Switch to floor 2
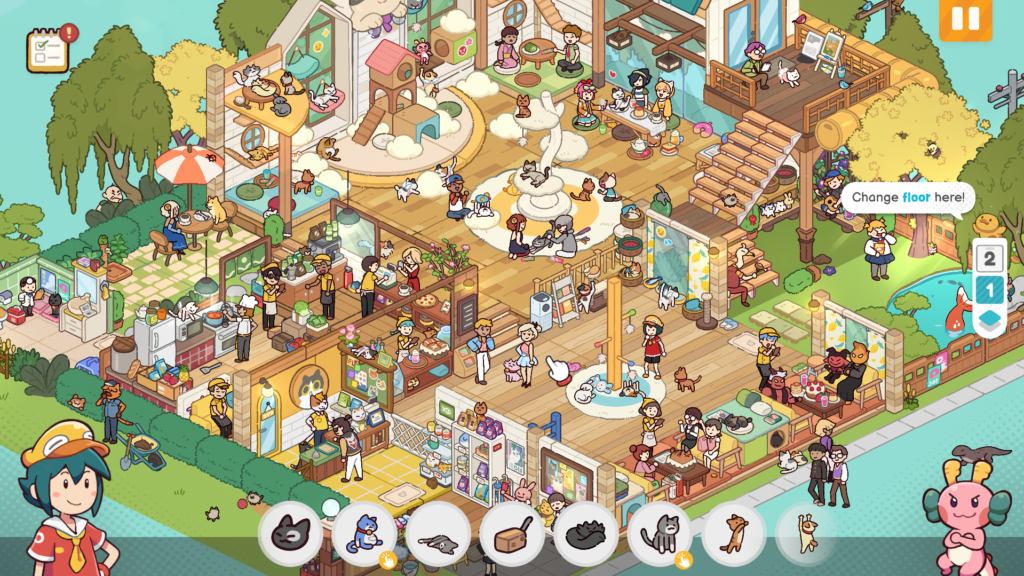 tap(989, 259)
